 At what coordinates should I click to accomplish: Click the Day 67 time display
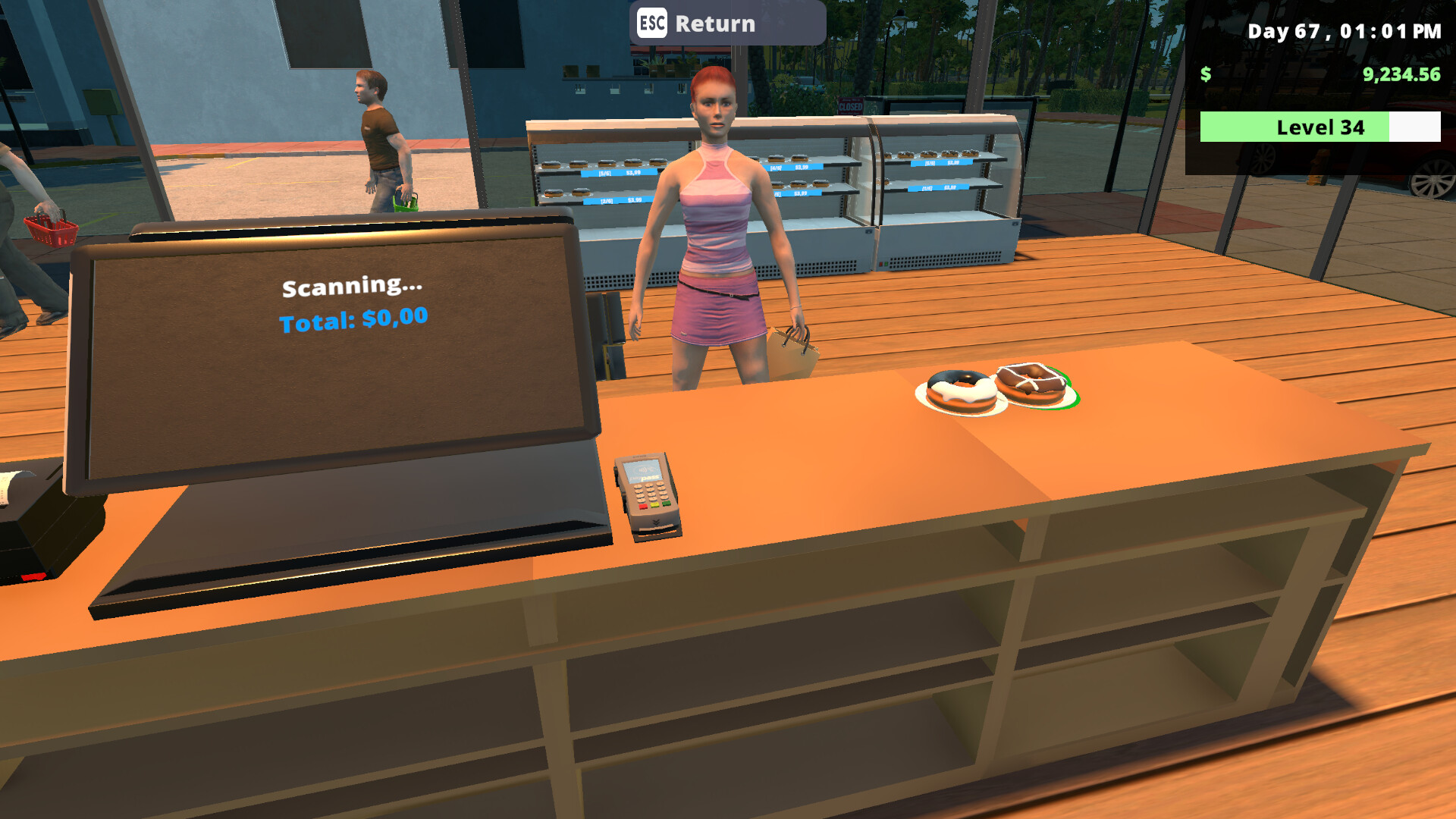[1342, 32]
